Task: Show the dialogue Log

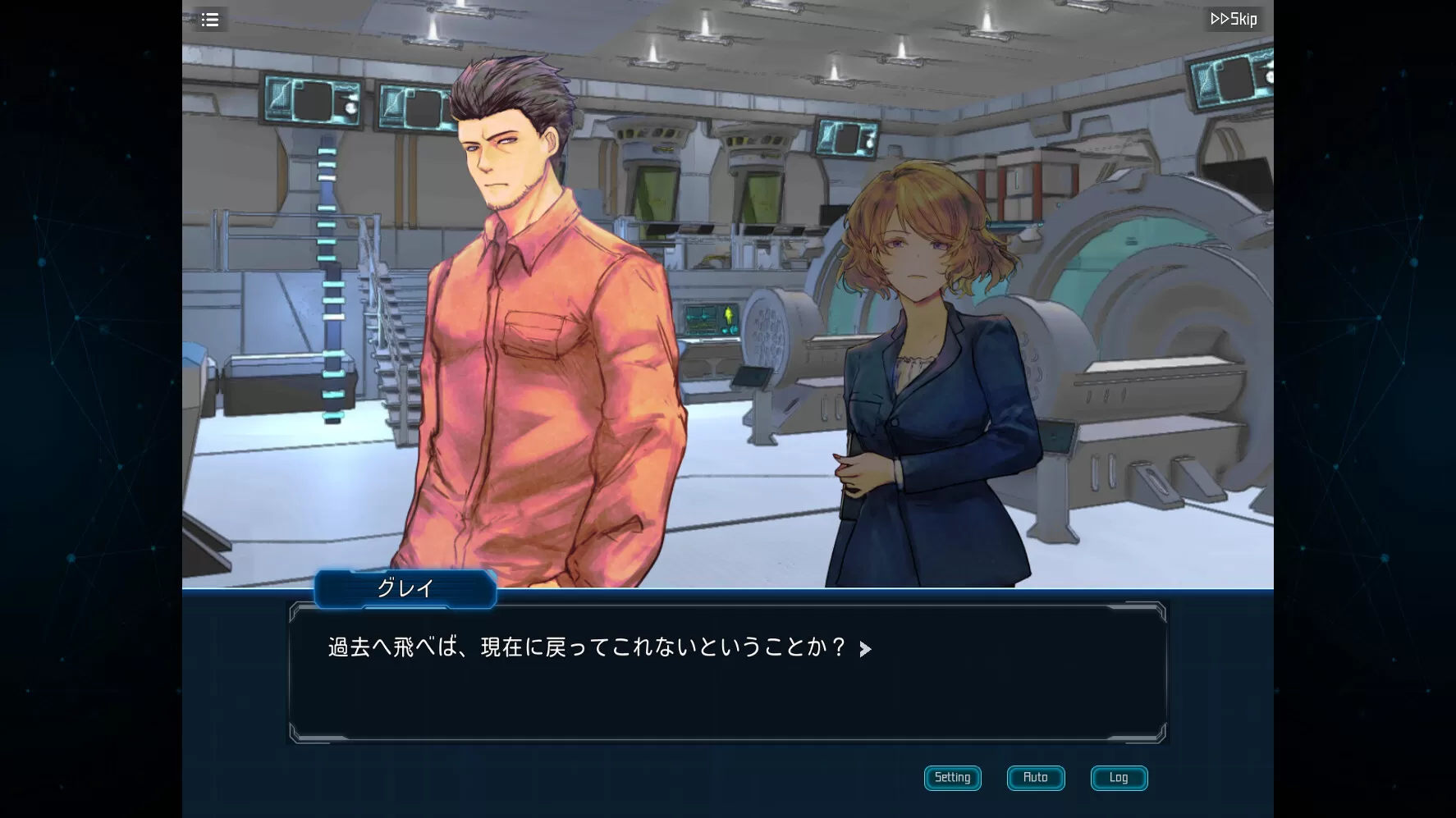Action: 1119,778
